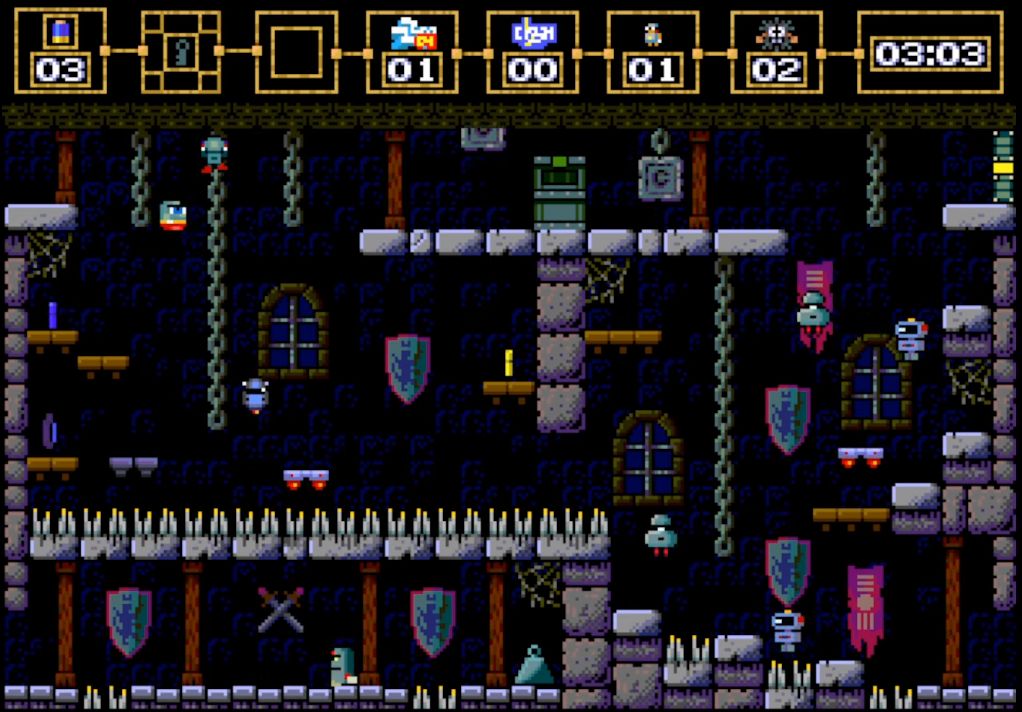Click the blue canister lives icon
The width and height of the screenshot is (1022, 712).
(60, 33)
